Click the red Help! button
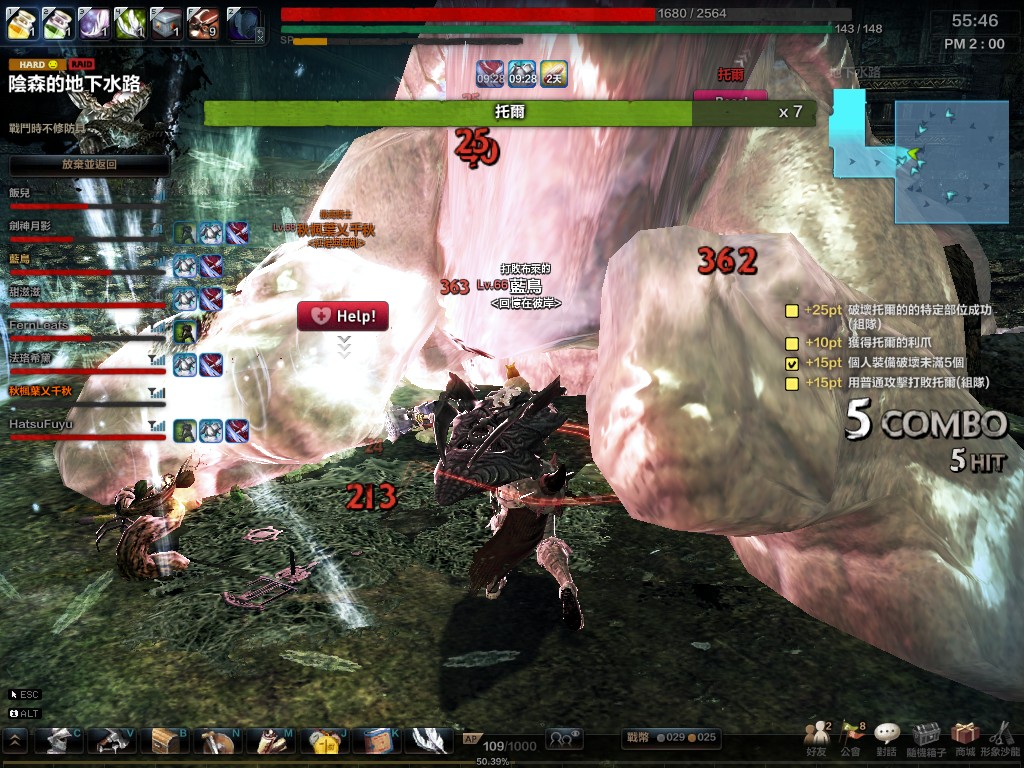 click(x=342, y=316)
